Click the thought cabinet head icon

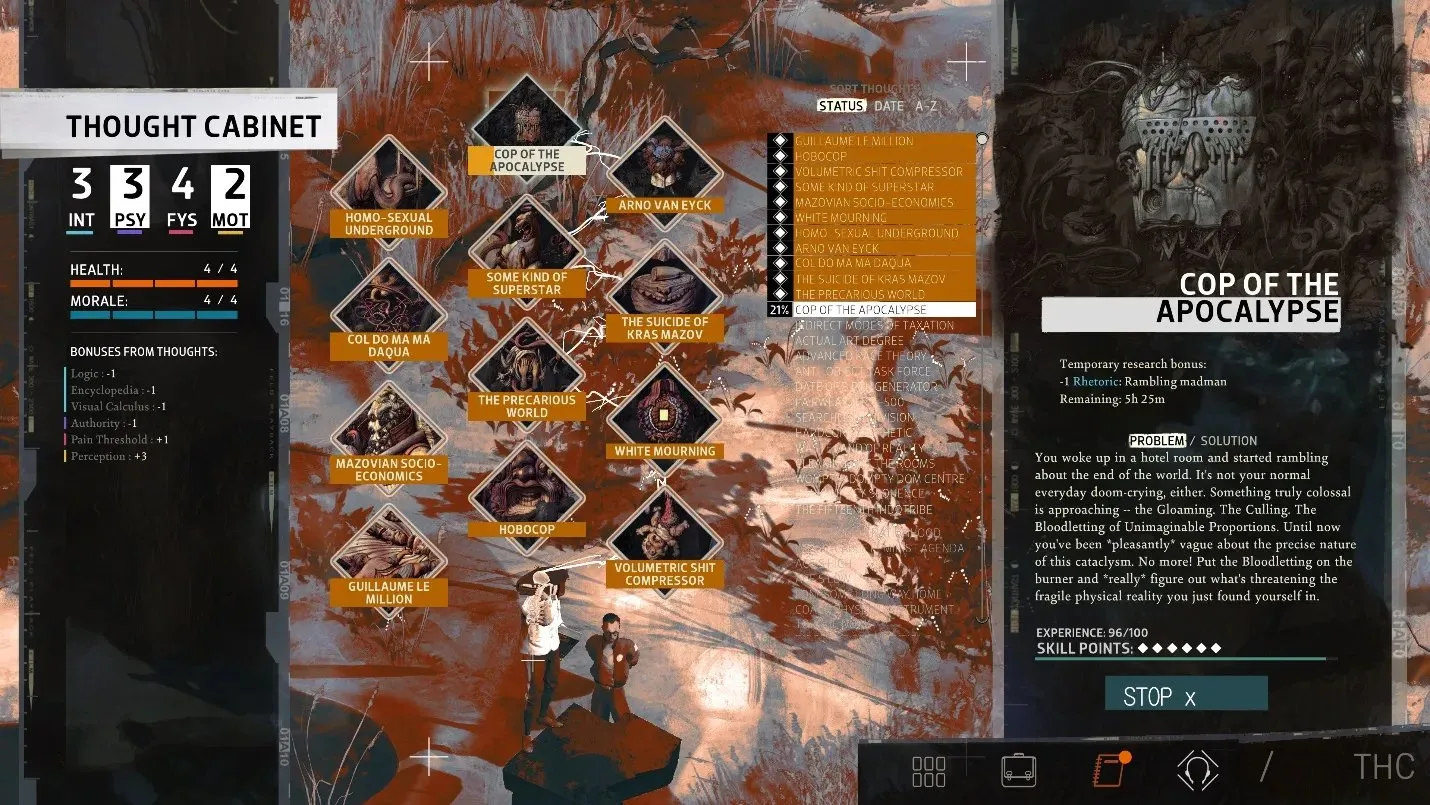(x=1197, y=769)
